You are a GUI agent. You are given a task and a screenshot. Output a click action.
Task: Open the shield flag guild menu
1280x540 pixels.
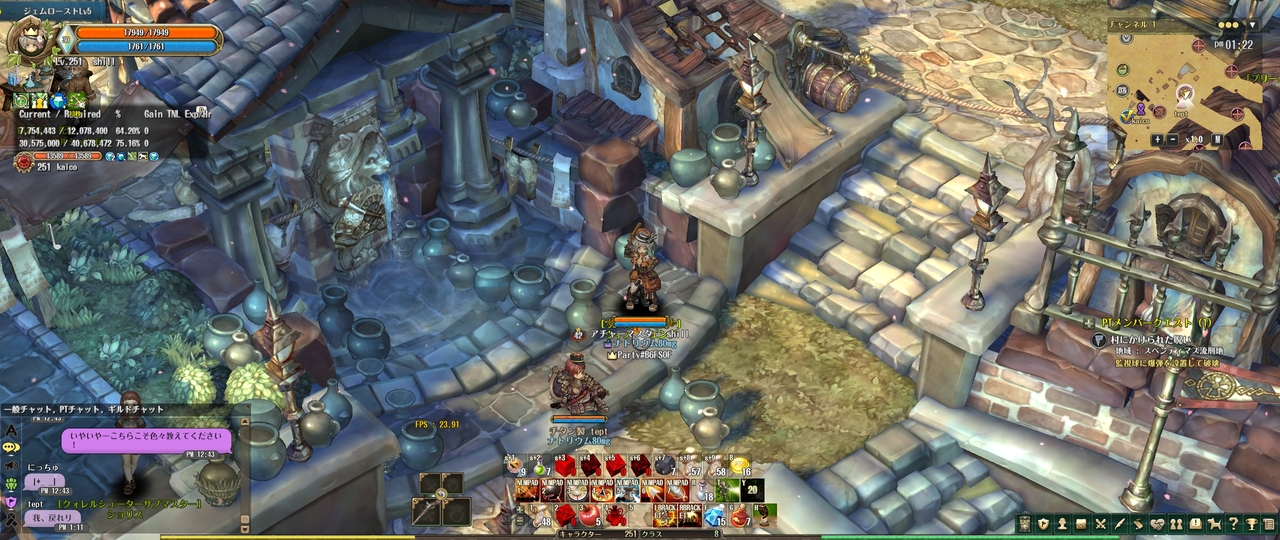(1043, 524)
